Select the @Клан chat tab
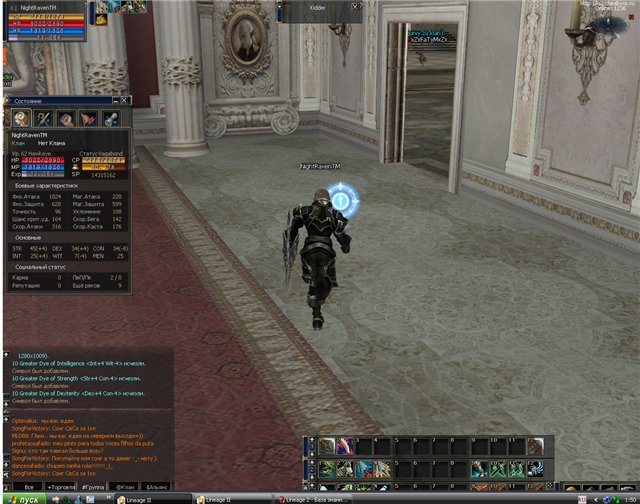 point(124,486)
